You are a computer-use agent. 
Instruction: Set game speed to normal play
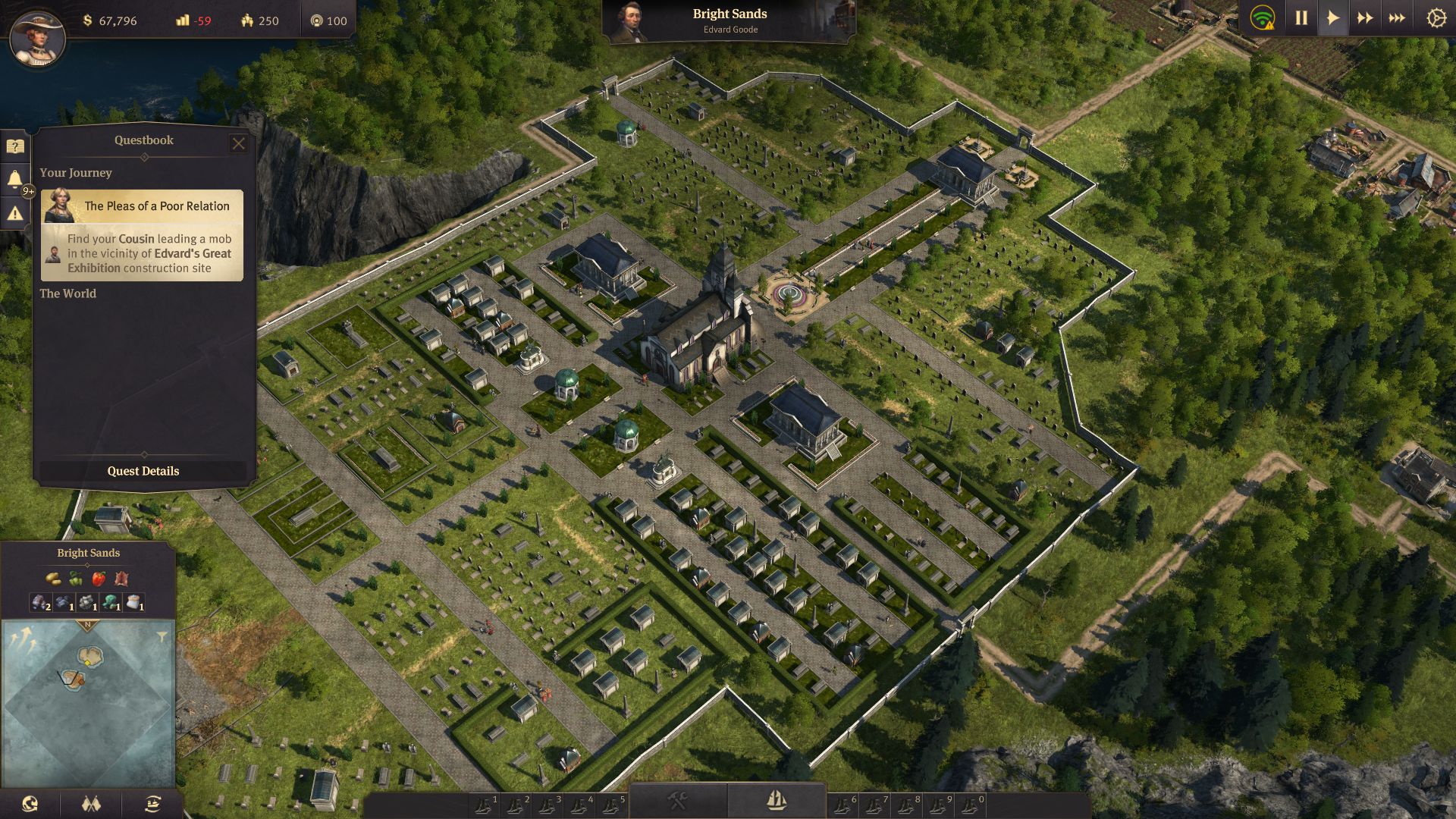pyautogui.click(x=1332, y=18)
